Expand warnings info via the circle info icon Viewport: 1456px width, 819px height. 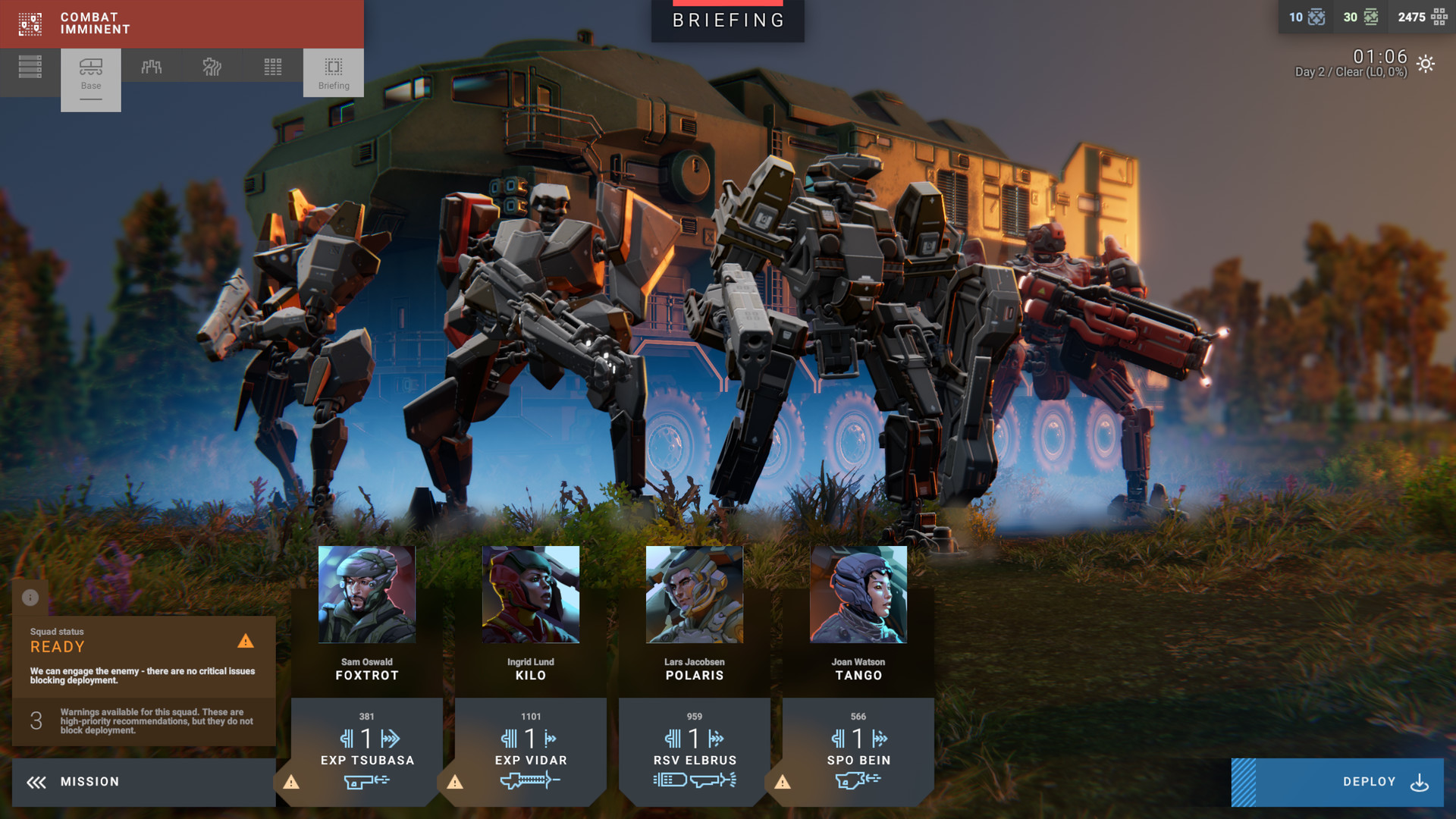tap(30, 598)
